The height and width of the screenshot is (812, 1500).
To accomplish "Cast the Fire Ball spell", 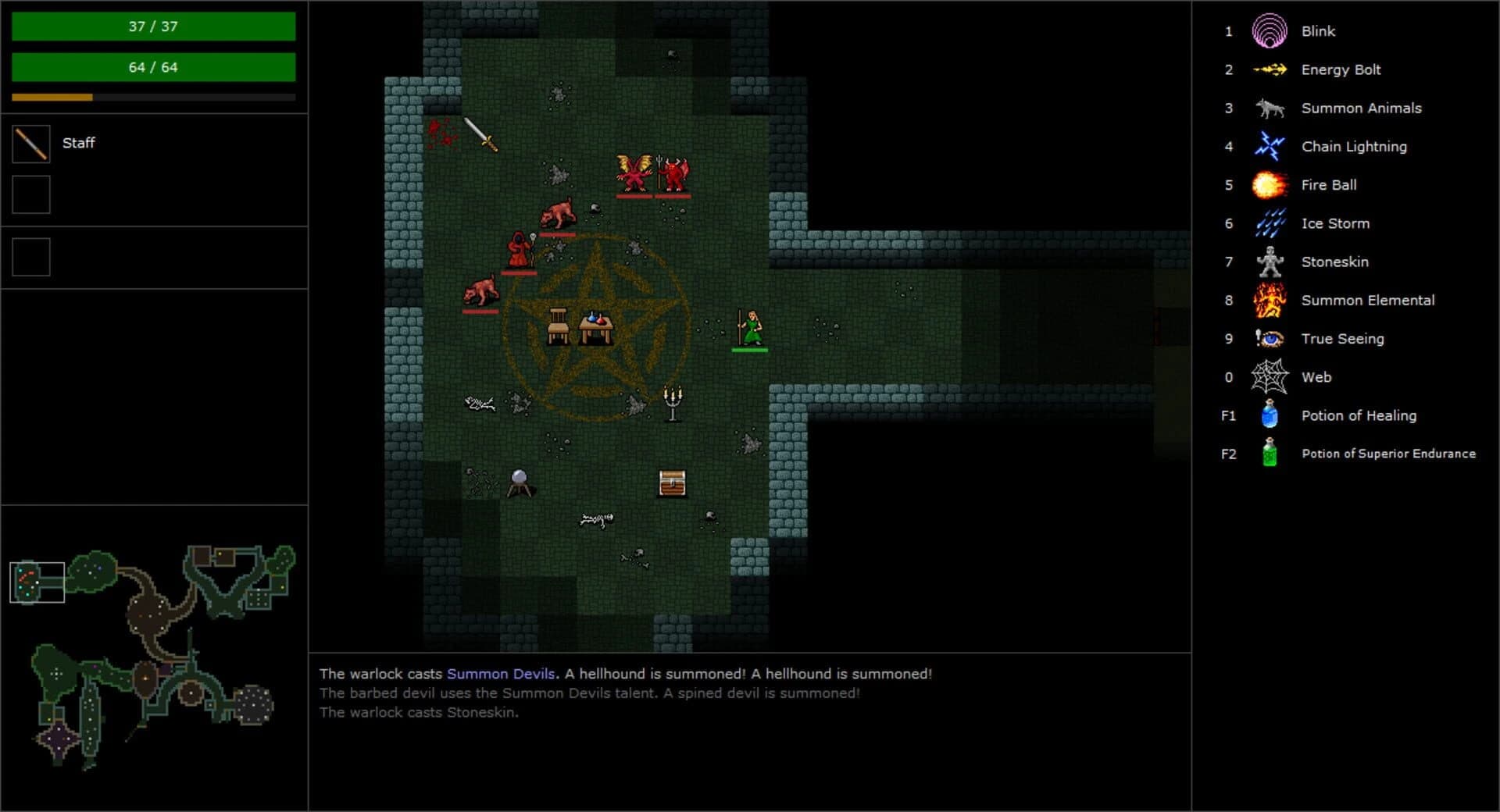I will (1271, 184).
